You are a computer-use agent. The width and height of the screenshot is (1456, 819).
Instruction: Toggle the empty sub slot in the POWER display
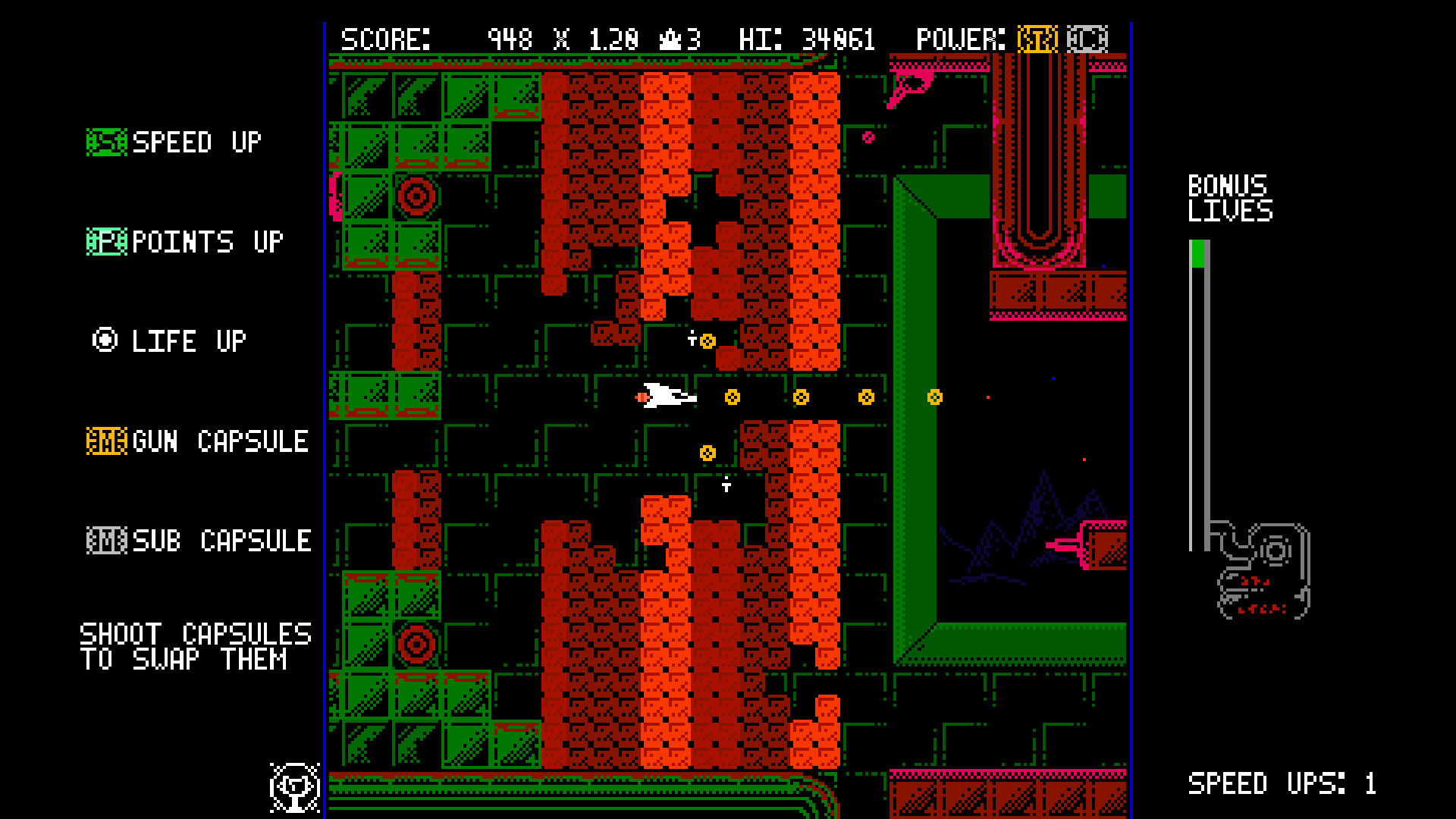pyautogui.click(x=1086, y=38)
